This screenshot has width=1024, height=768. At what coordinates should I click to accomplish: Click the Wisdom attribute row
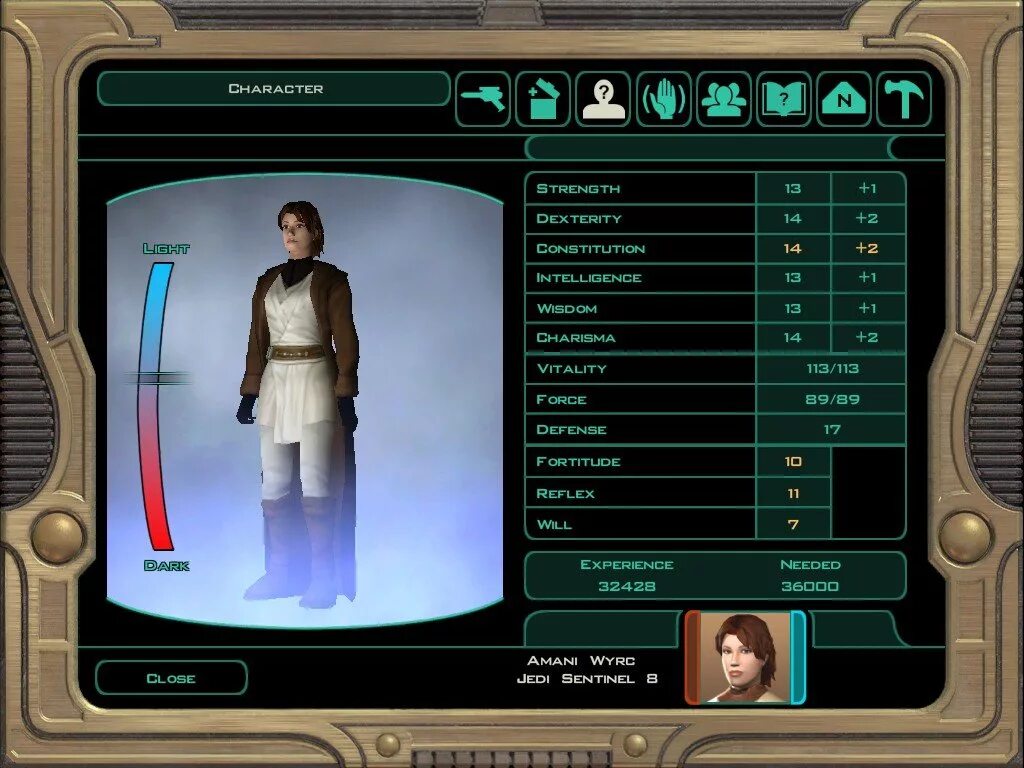640,308
